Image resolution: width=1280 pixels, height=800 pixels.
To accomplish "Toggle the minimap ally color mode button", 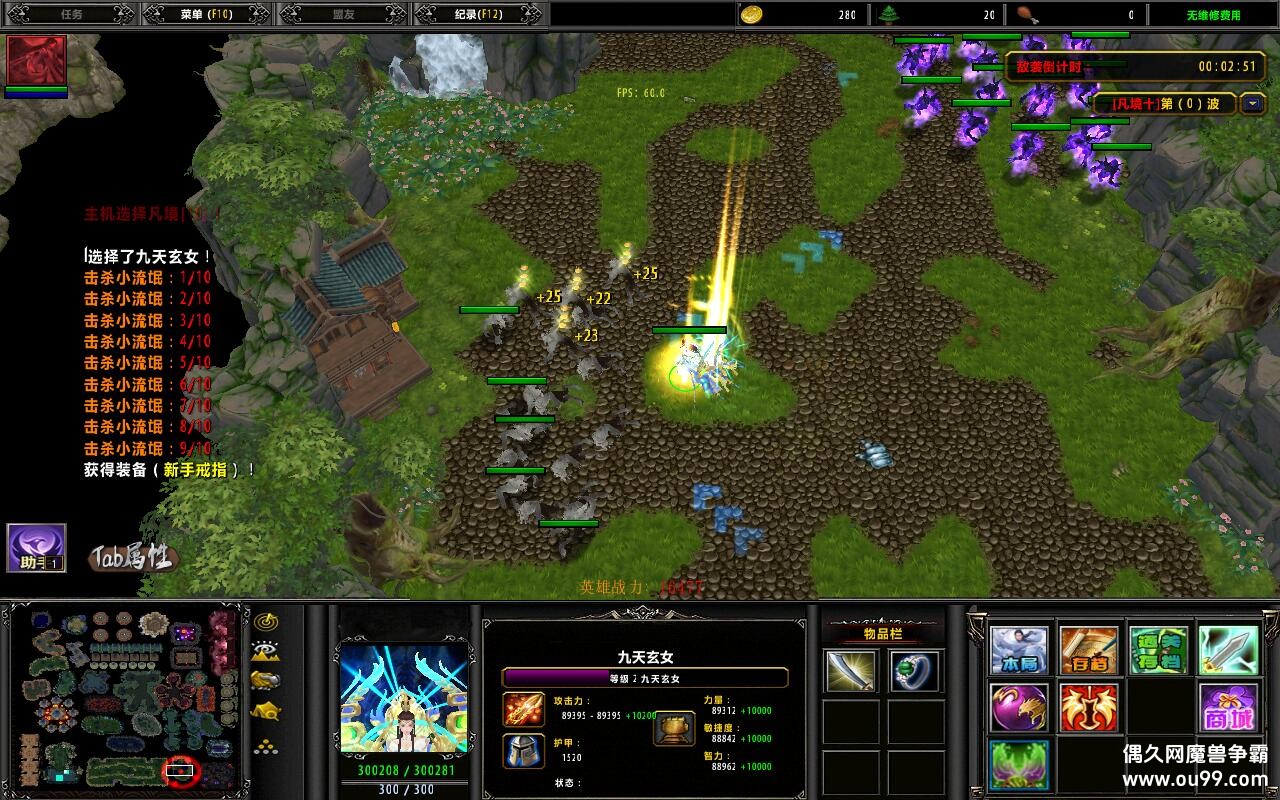I will (x=265, y=680).
